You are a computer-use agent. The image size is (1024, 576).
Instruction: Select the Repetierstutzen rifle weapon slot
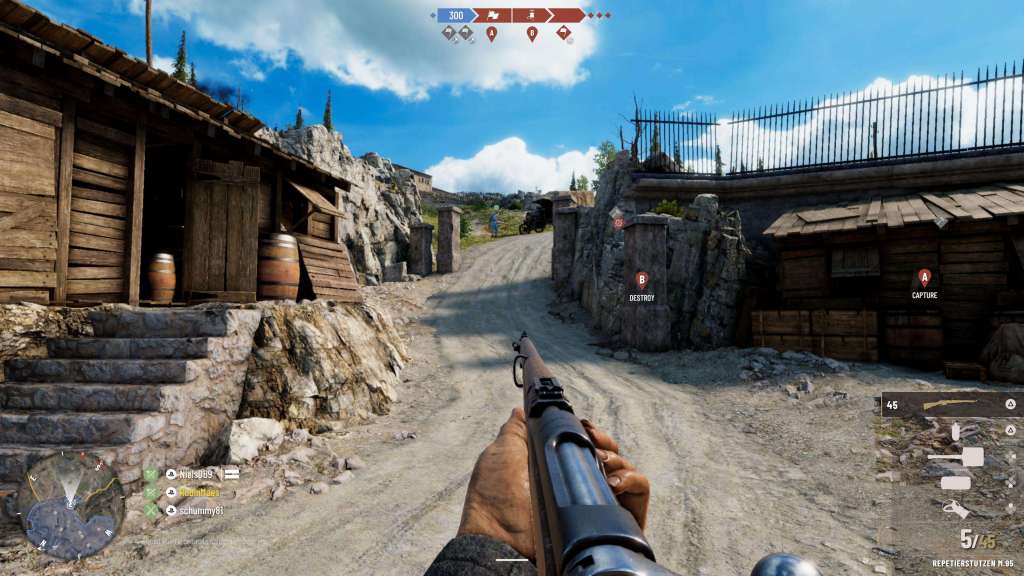[950, 403]
